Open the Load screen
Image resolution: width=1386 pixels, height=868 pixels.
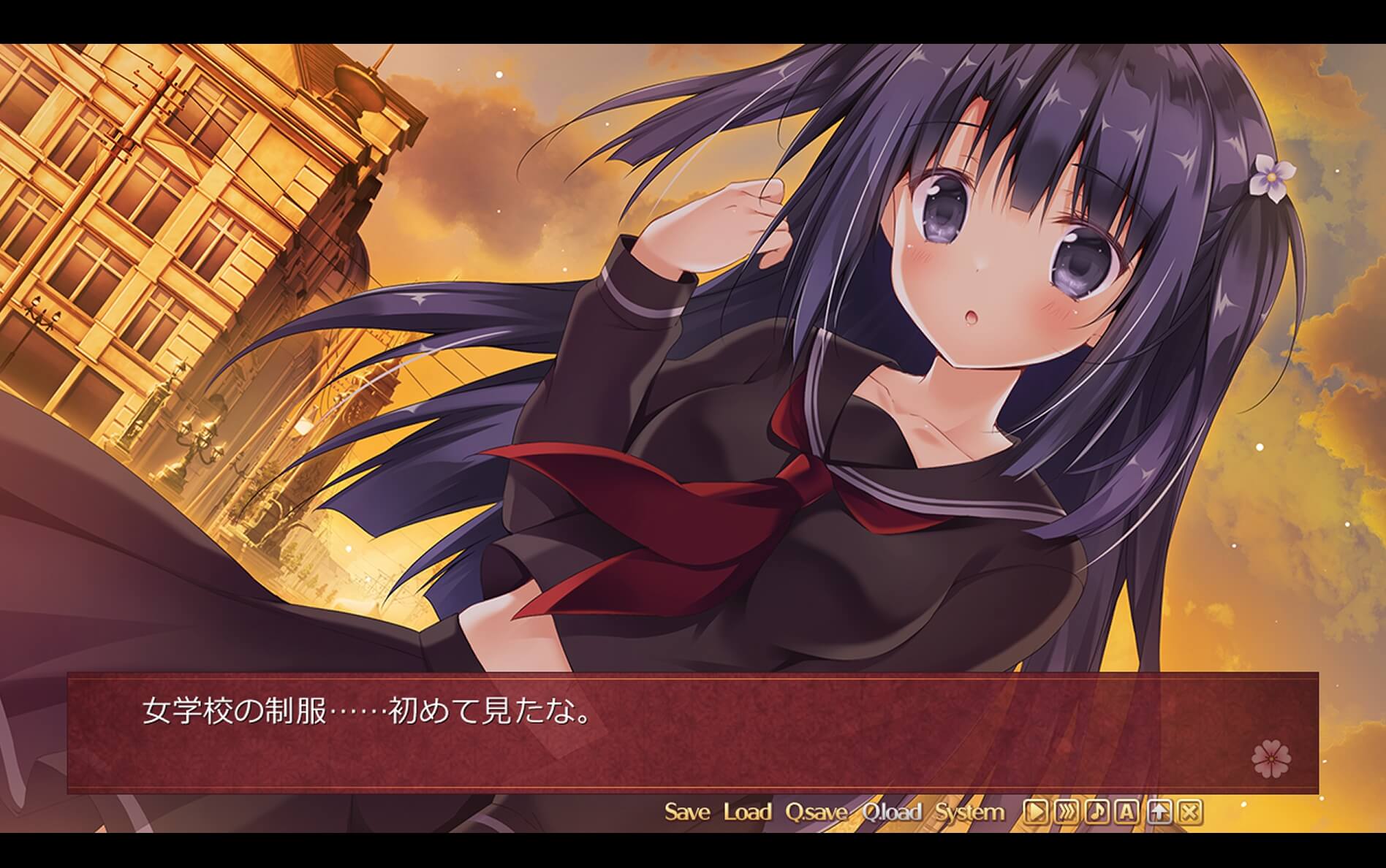(x=747, y=810)
